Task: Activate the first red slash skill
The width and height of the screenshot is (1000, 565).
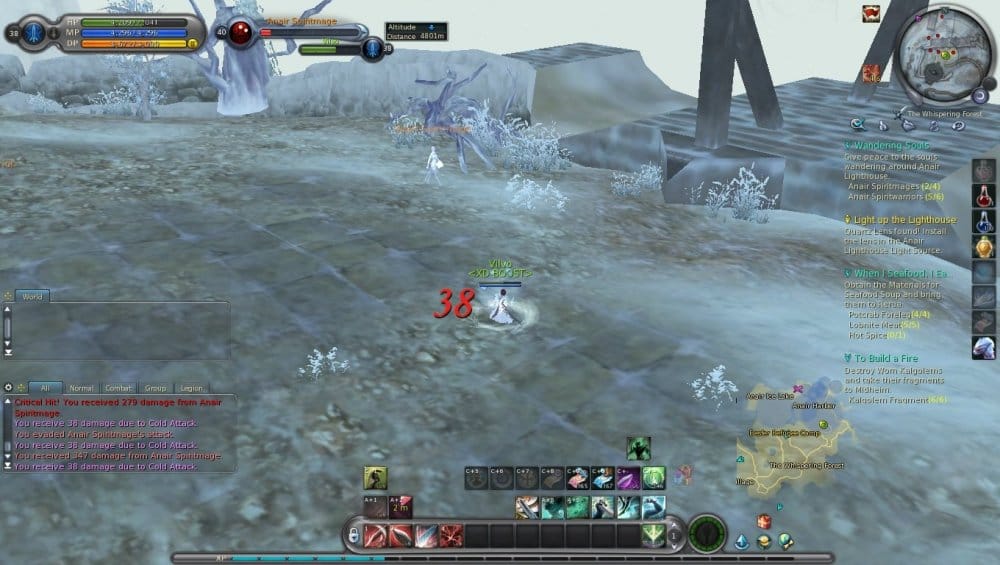Action: point(375,536)
